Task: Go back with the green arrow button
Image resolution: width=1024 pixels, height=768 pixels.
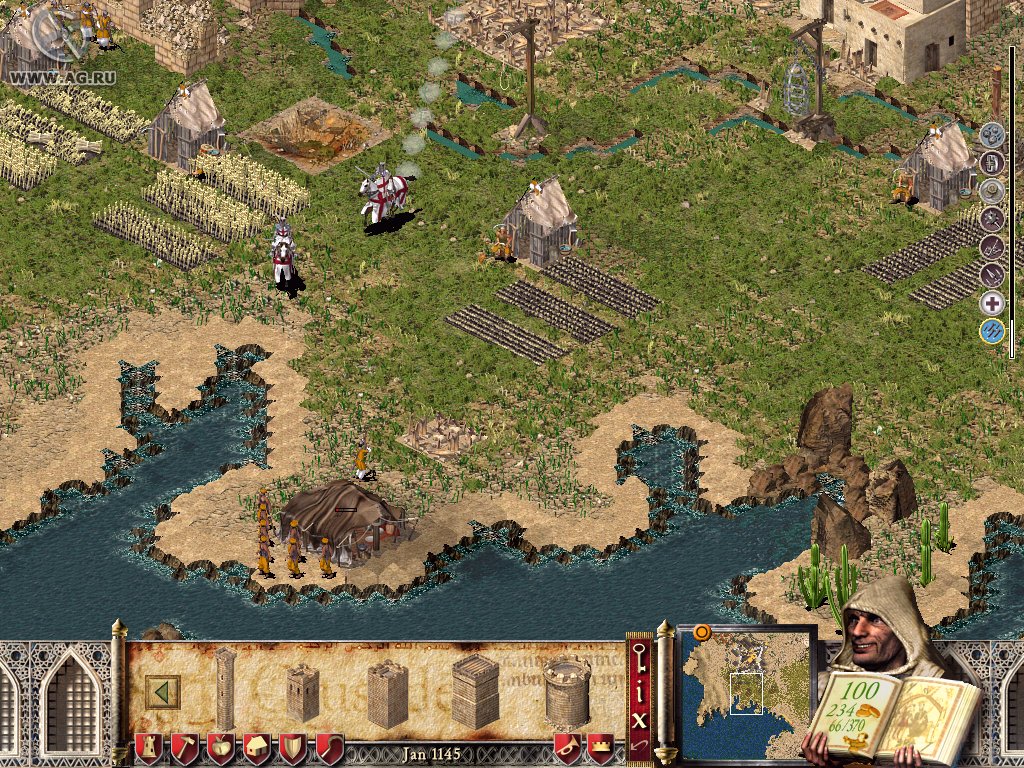Action: coord(162,691)
